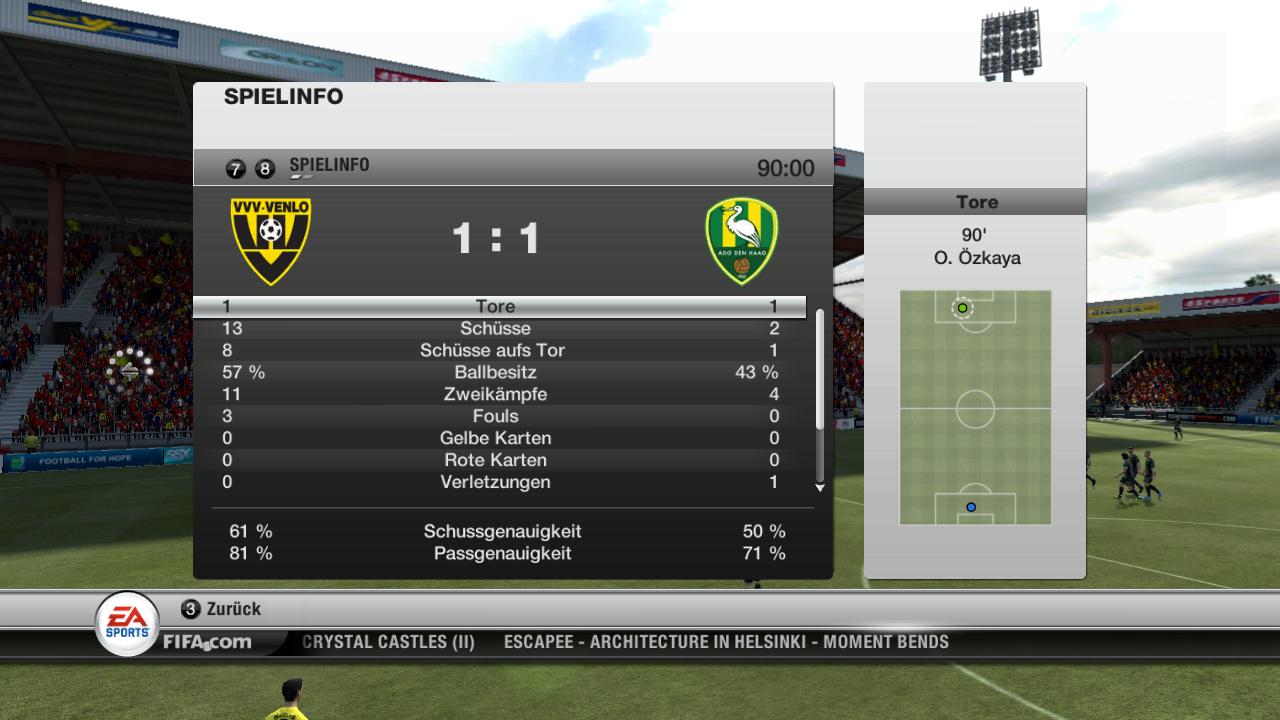The image size is (1280, 720).
Task: Show the Fouls stat row
Action: point(497,416)
